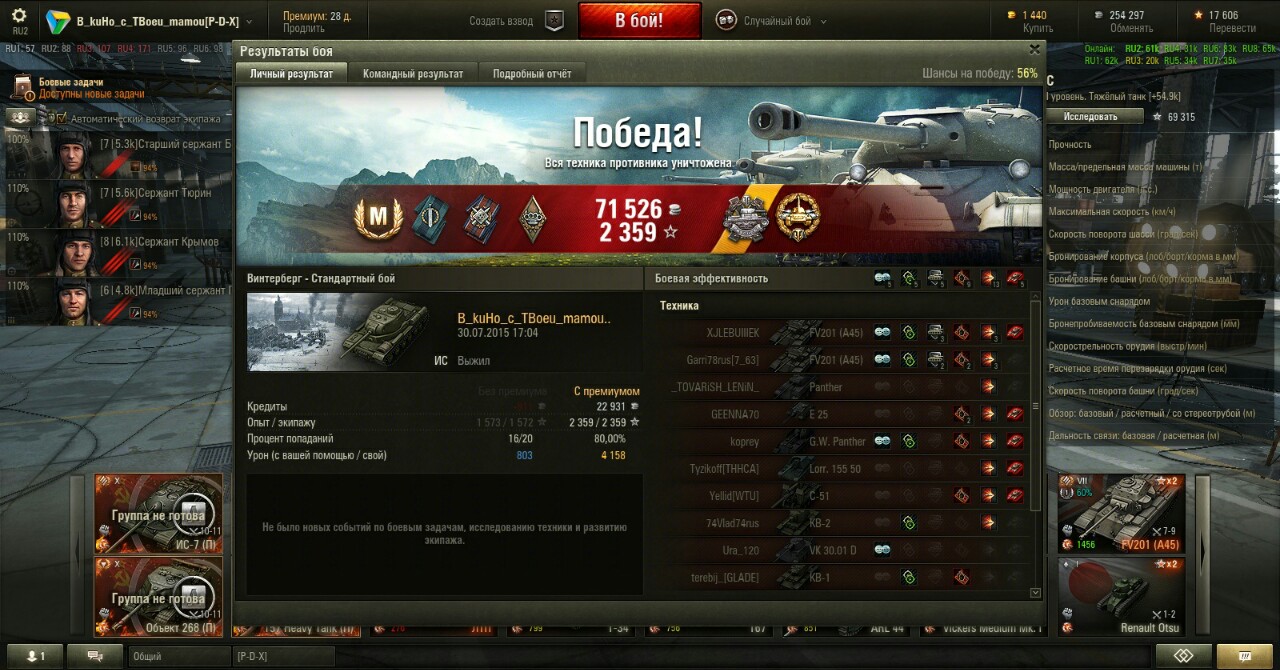Click the Mastery badge M medal

coord(379,218)
